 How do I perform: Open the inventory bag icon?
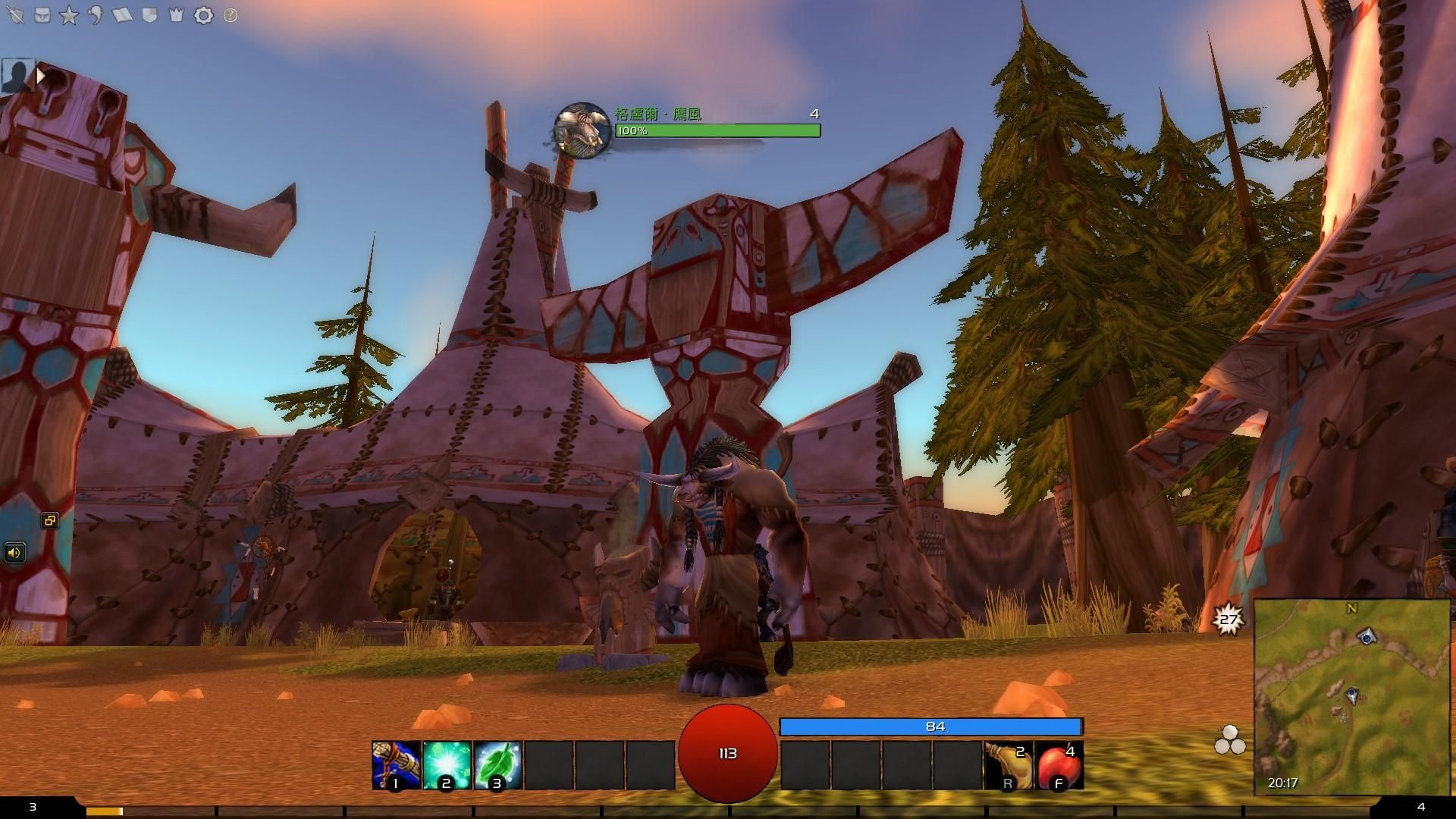42,14
